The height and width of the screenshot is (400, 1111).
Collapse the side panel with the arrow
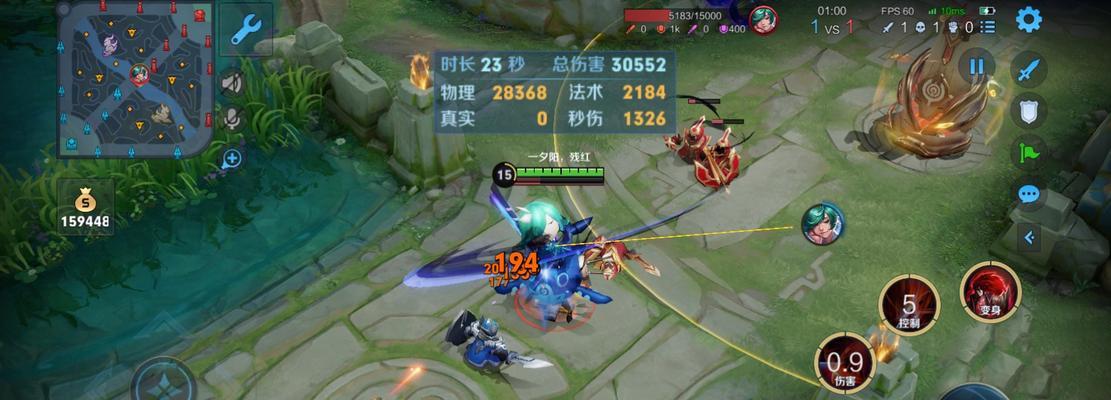click(1028, 238)
